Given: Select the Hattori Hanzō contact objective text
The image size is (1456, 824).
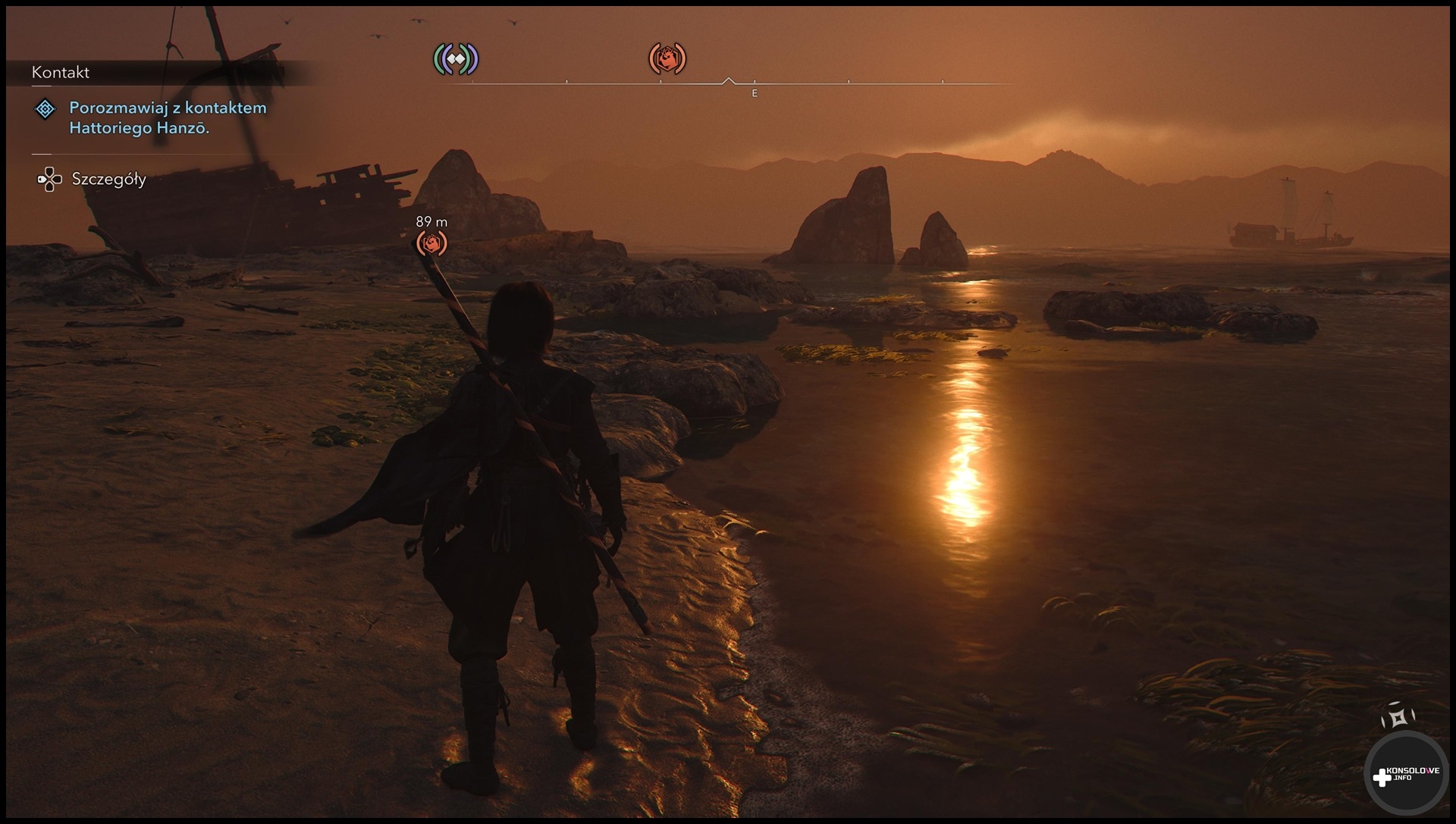Looking at the screenshot, I should (x=168, y=117).
